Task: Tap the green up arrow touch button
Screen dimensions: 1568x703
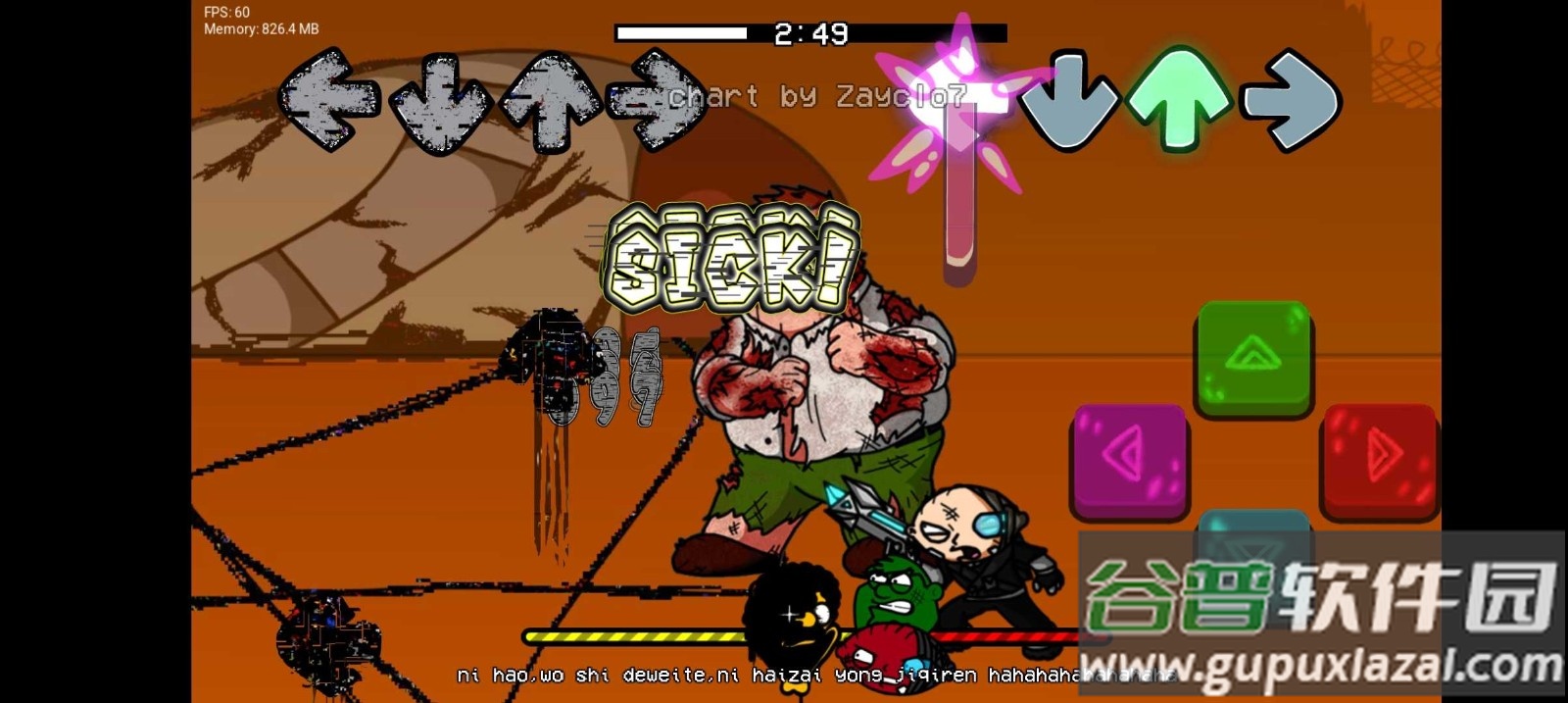Action: [1253, 357]
